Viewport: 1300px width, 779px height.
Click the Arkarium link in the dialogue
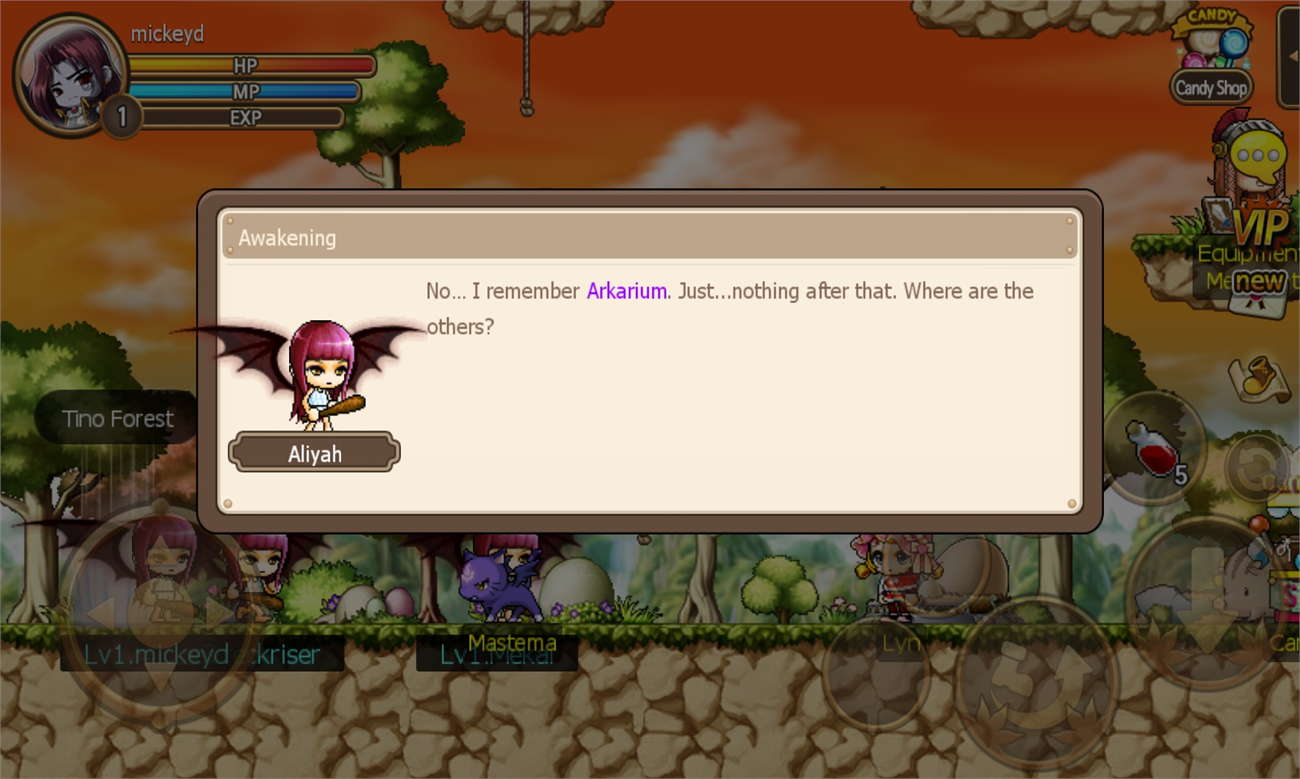(x=626, y=291)
